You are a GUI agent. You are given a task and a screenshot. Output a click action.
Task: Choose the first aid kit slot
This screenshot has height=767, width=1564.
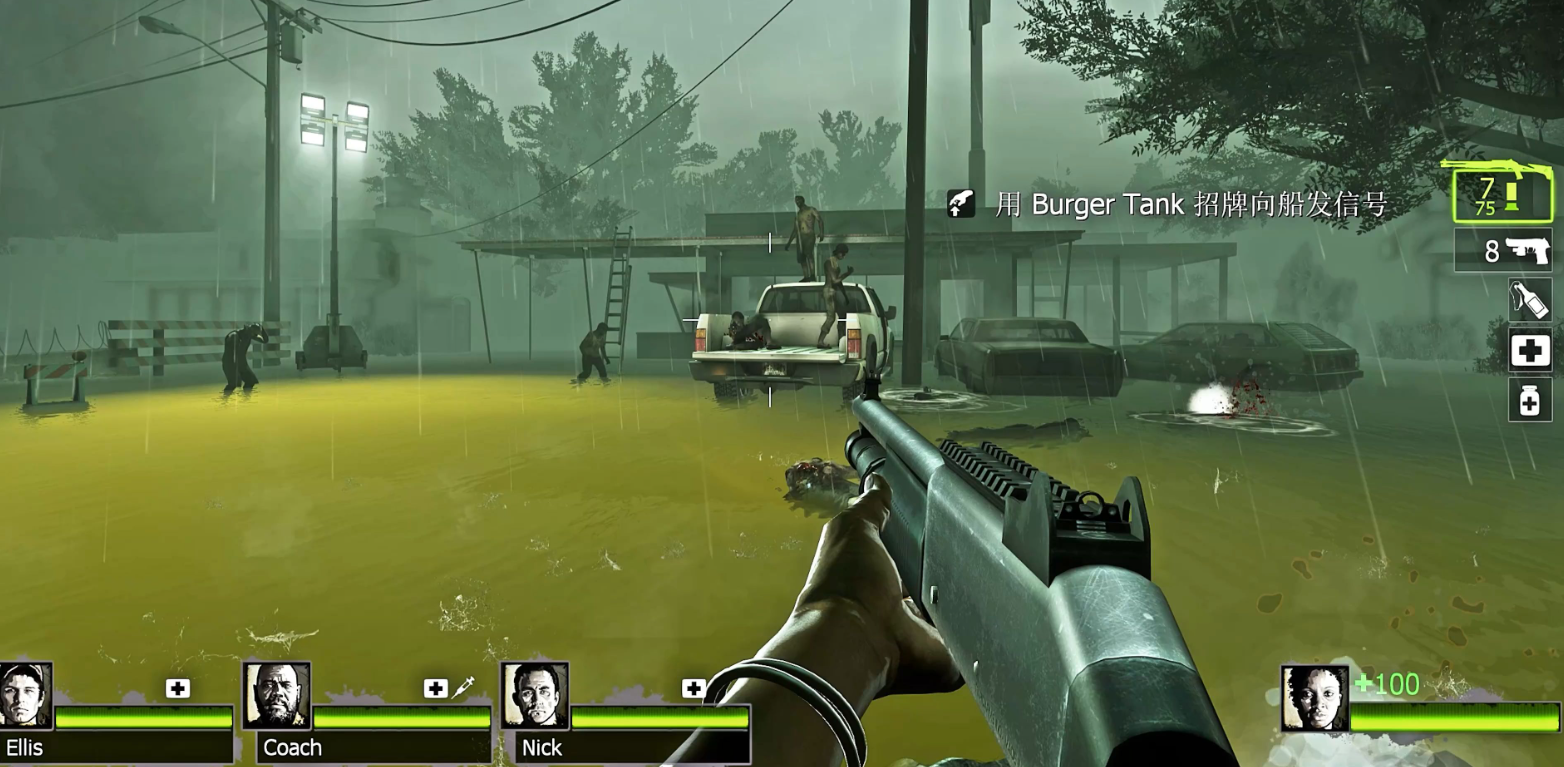pos(1530,351)
